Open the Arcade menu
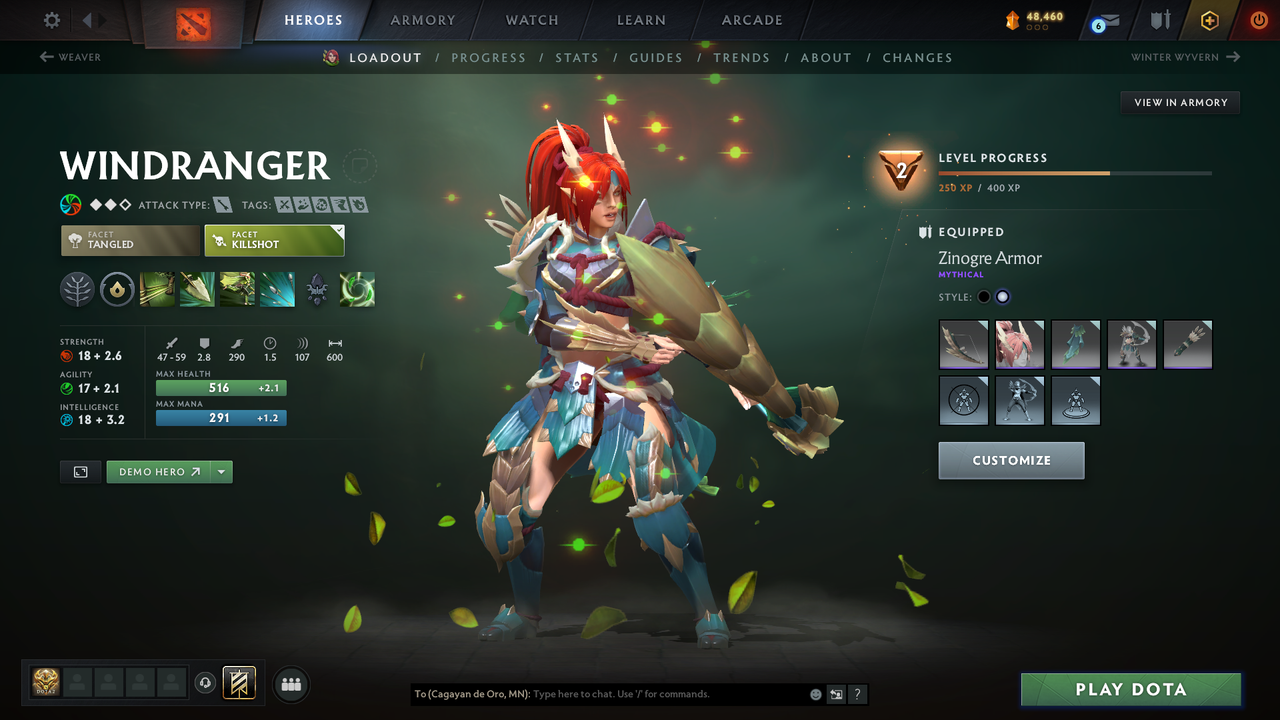The image size is (1280, 720). tap(751, 20)
